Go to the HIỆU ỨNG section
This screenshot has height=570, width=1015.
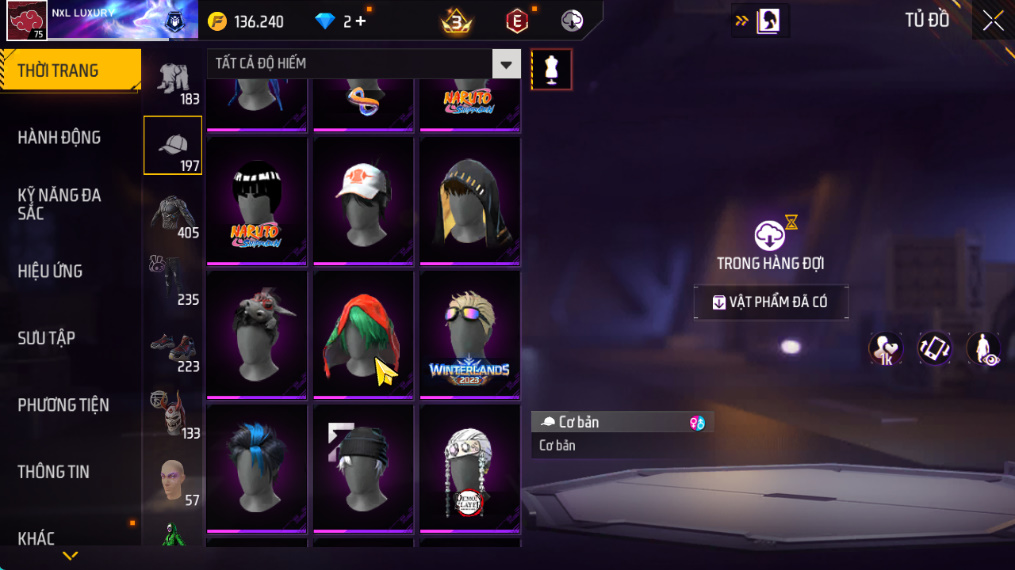click(50, 271)
